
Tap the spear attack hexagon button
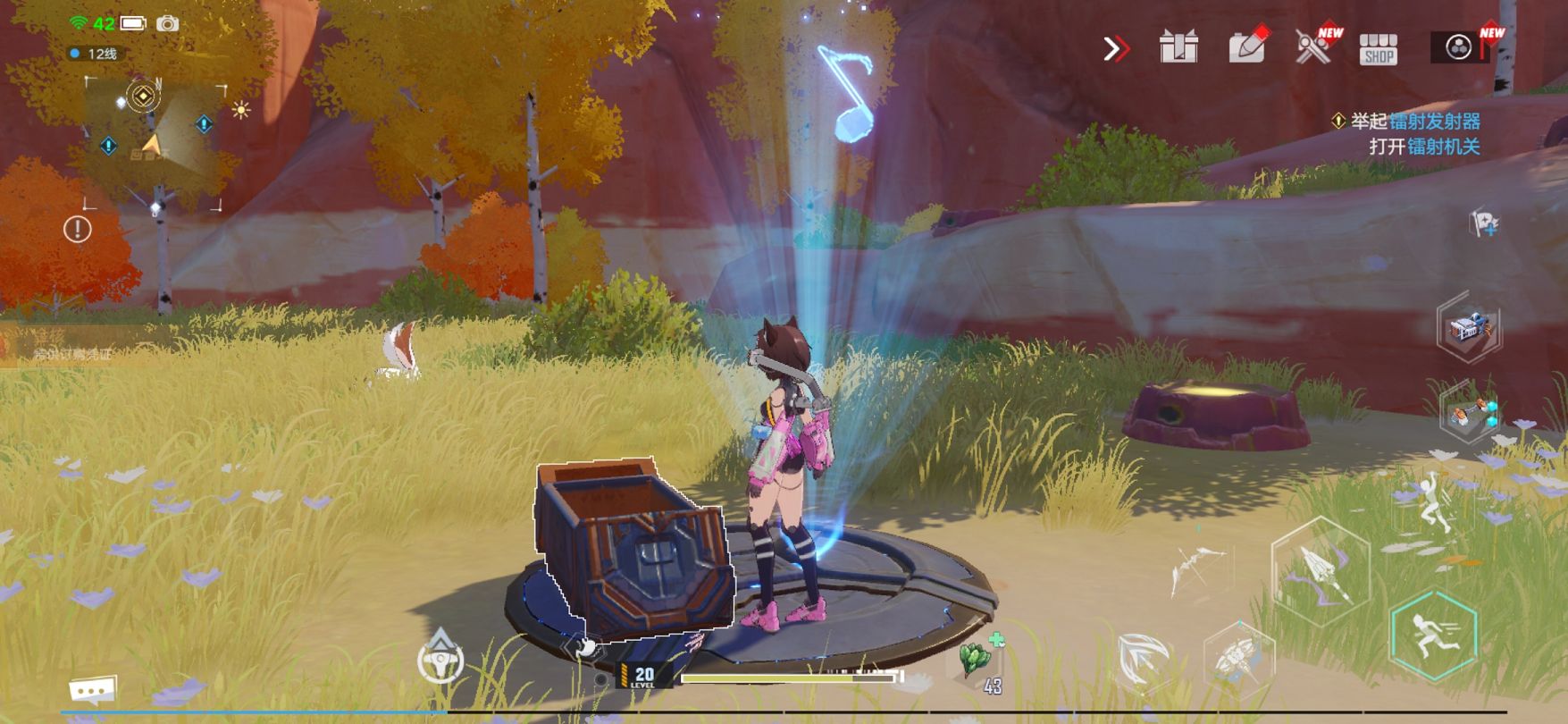point(1321,569)
